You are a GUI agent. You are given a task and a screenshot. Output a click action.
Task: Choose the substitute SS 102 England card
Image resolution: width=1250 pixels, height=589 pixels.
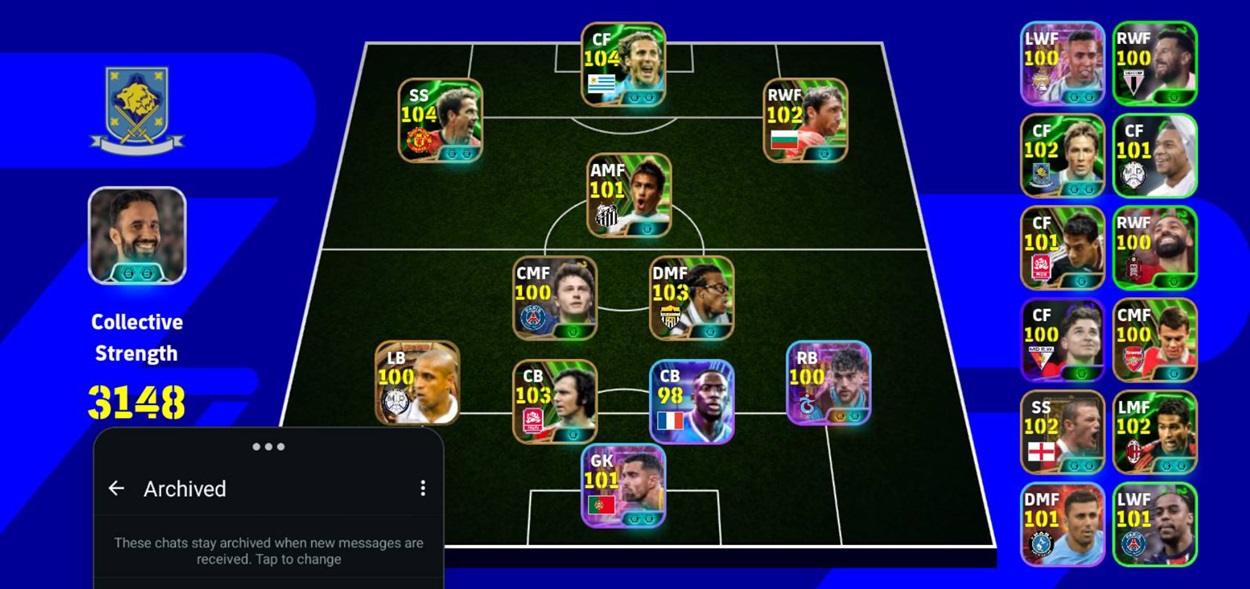pos(1062,431)
